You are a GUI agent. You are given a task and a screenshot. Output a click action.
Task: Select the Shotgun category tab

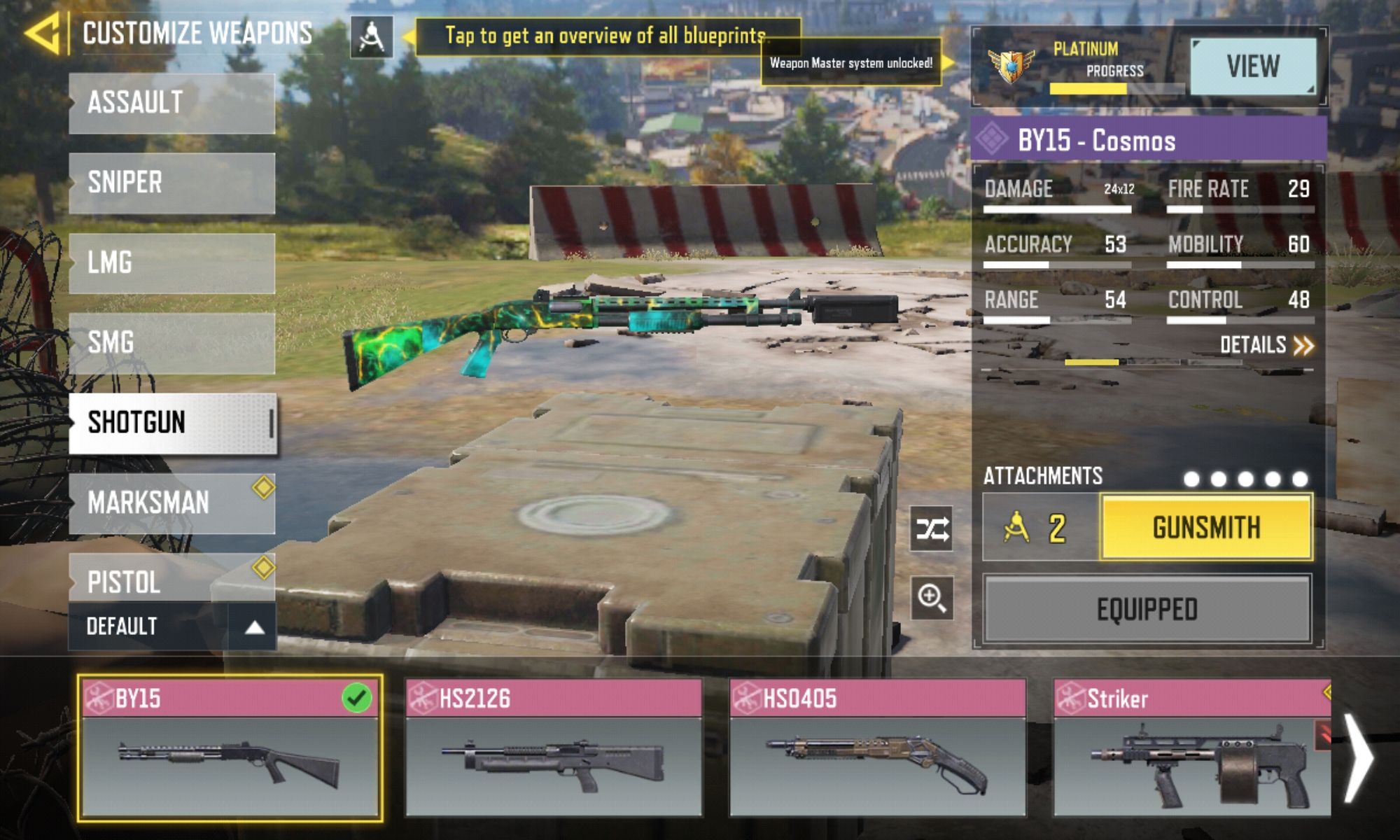click(171, 423)
